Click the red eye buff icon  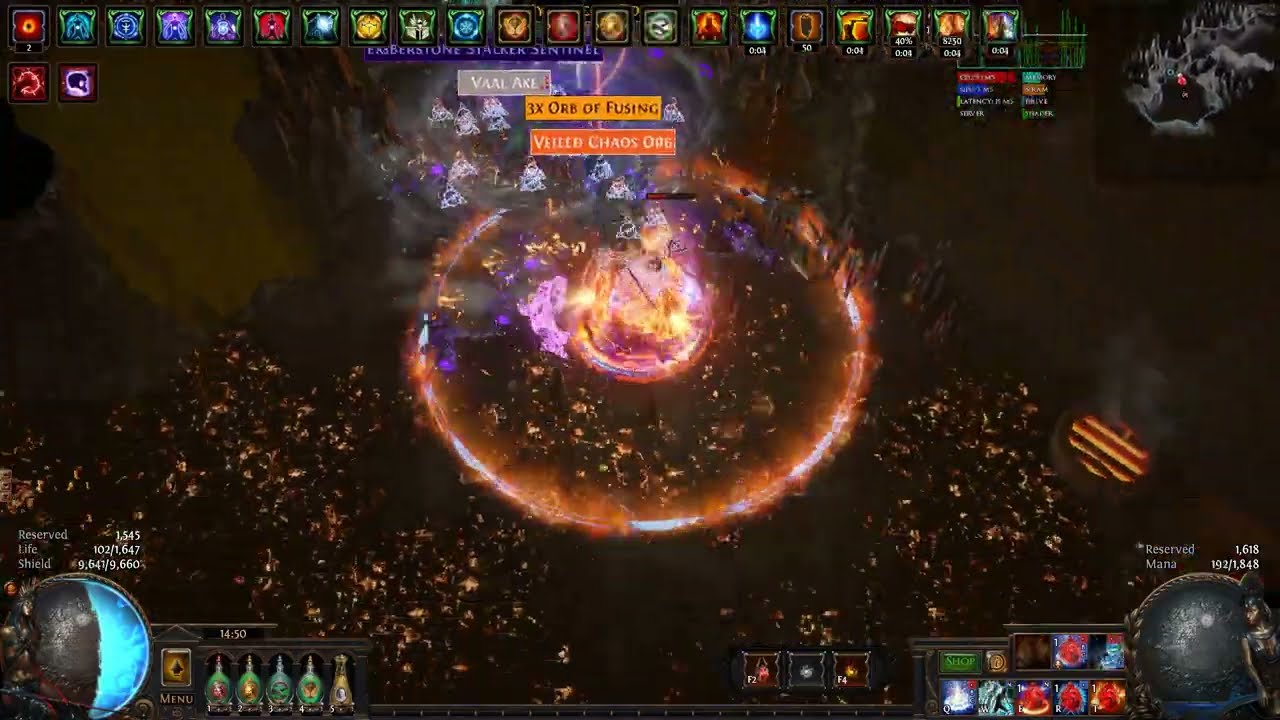[x=28, y=26]
